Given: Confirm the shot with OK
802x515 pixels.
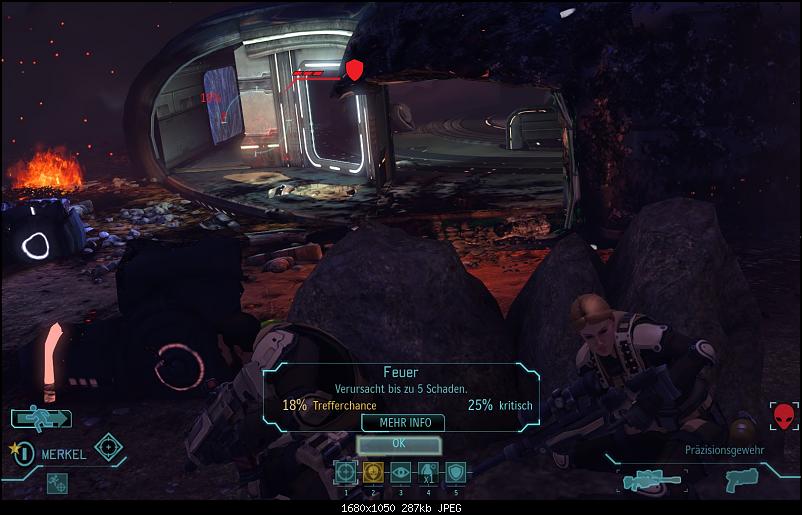Looking at the screenshot, I should [398, 442].
